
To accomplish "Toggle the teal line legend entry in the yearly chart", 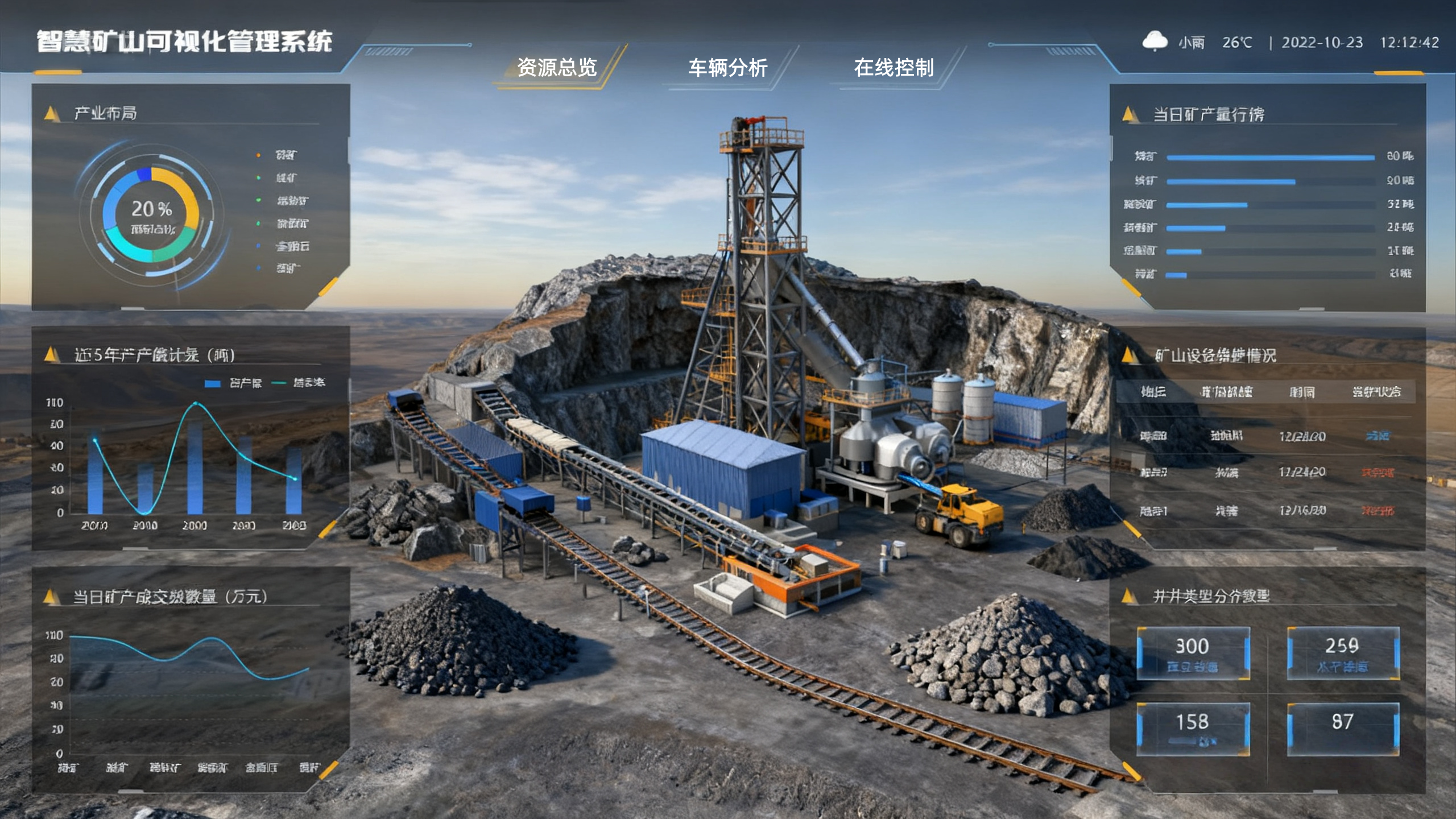I will (299, 383).
